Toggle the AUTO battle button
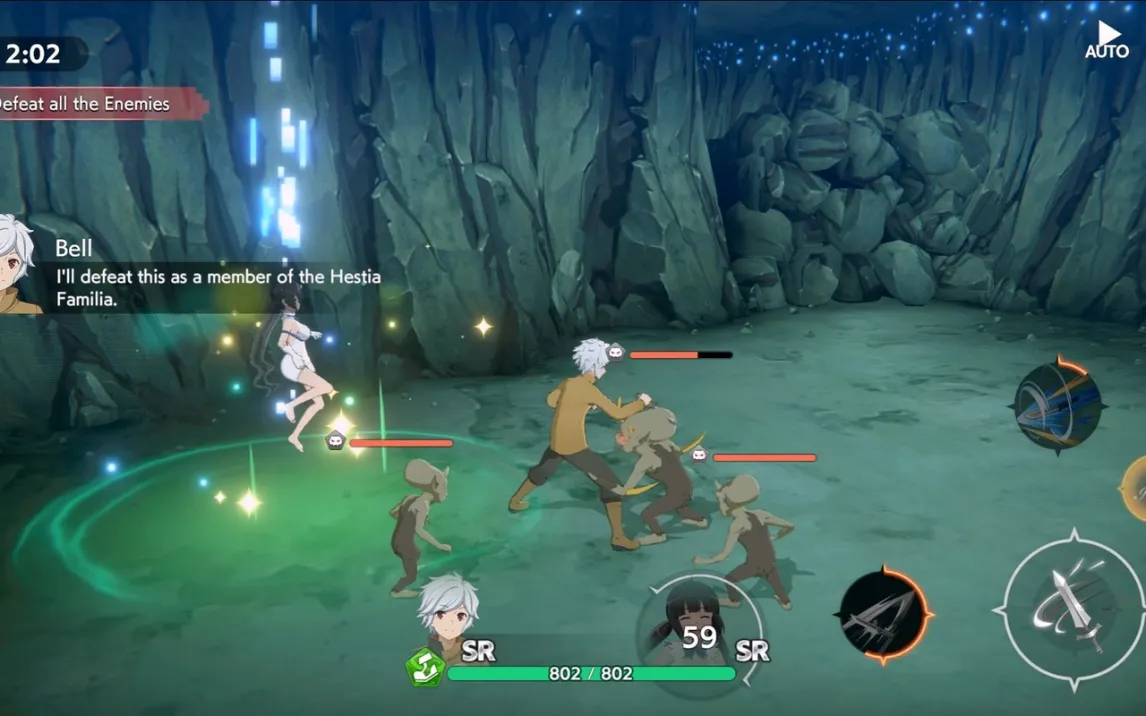Viewport: 1146px width, 716px height. pyautogui.click(x=1107, y=40)
